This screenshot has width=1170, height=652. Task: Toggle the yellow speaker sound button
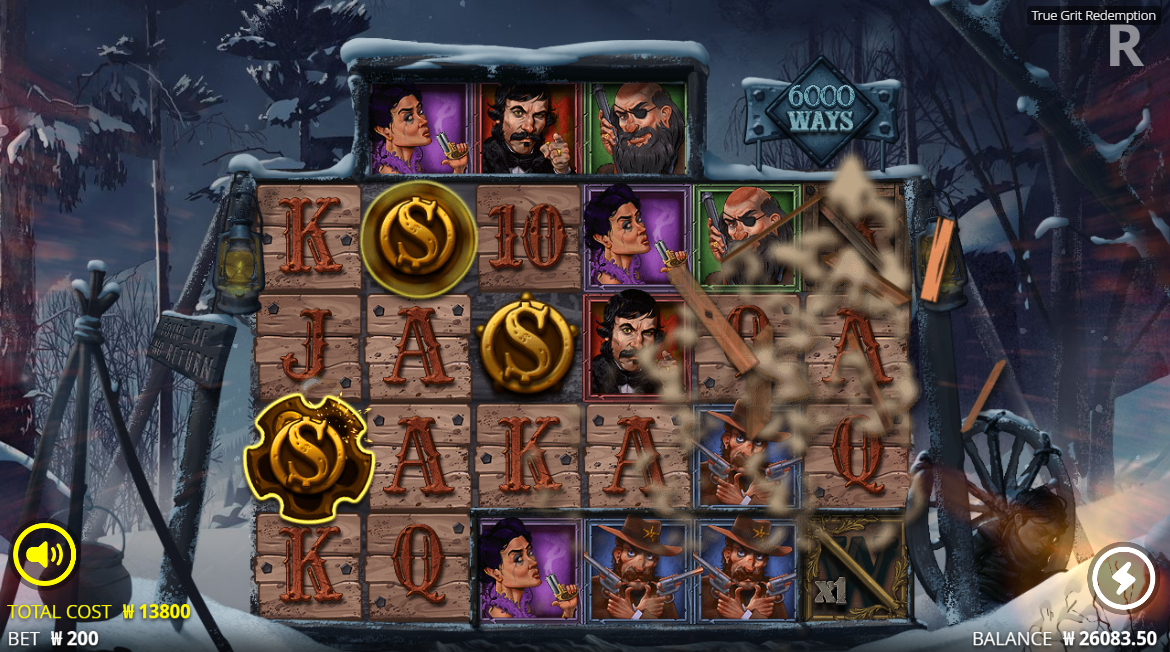click(x=45, y=554)
